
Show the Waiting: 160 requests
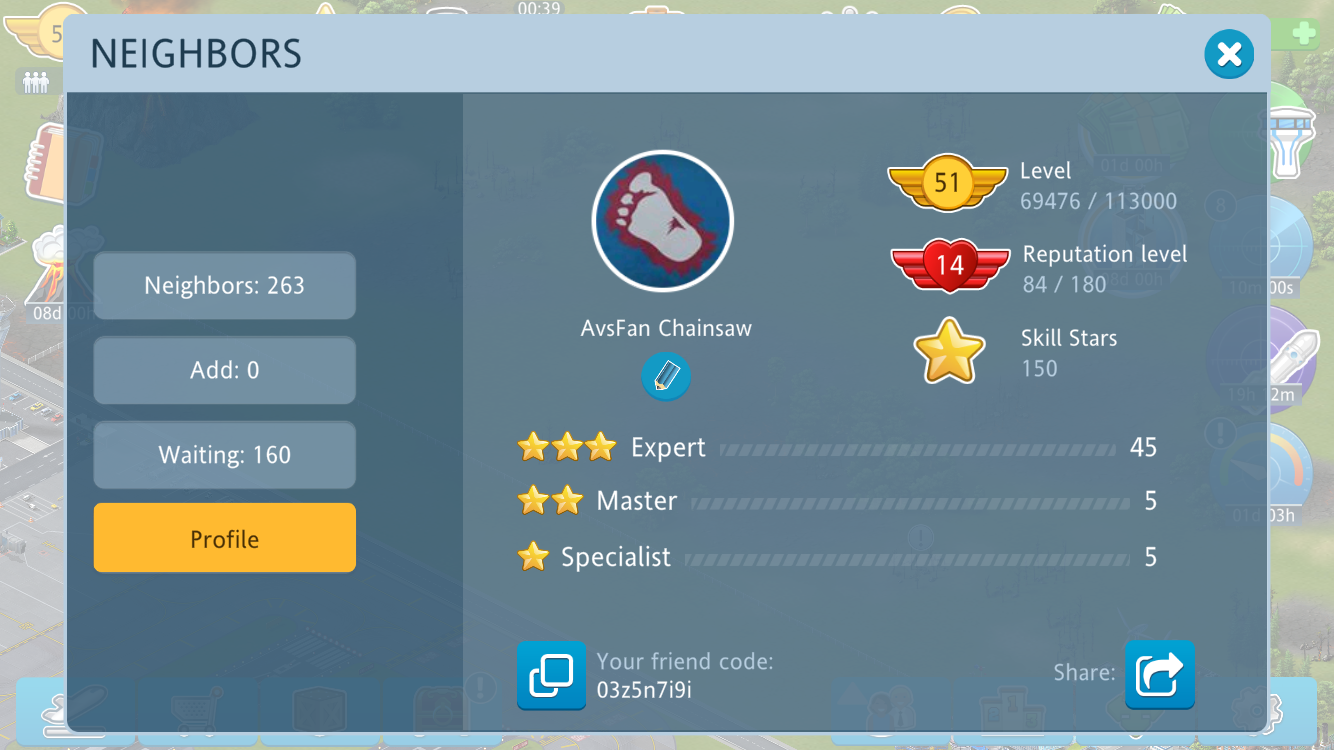(x=225, y=456)
